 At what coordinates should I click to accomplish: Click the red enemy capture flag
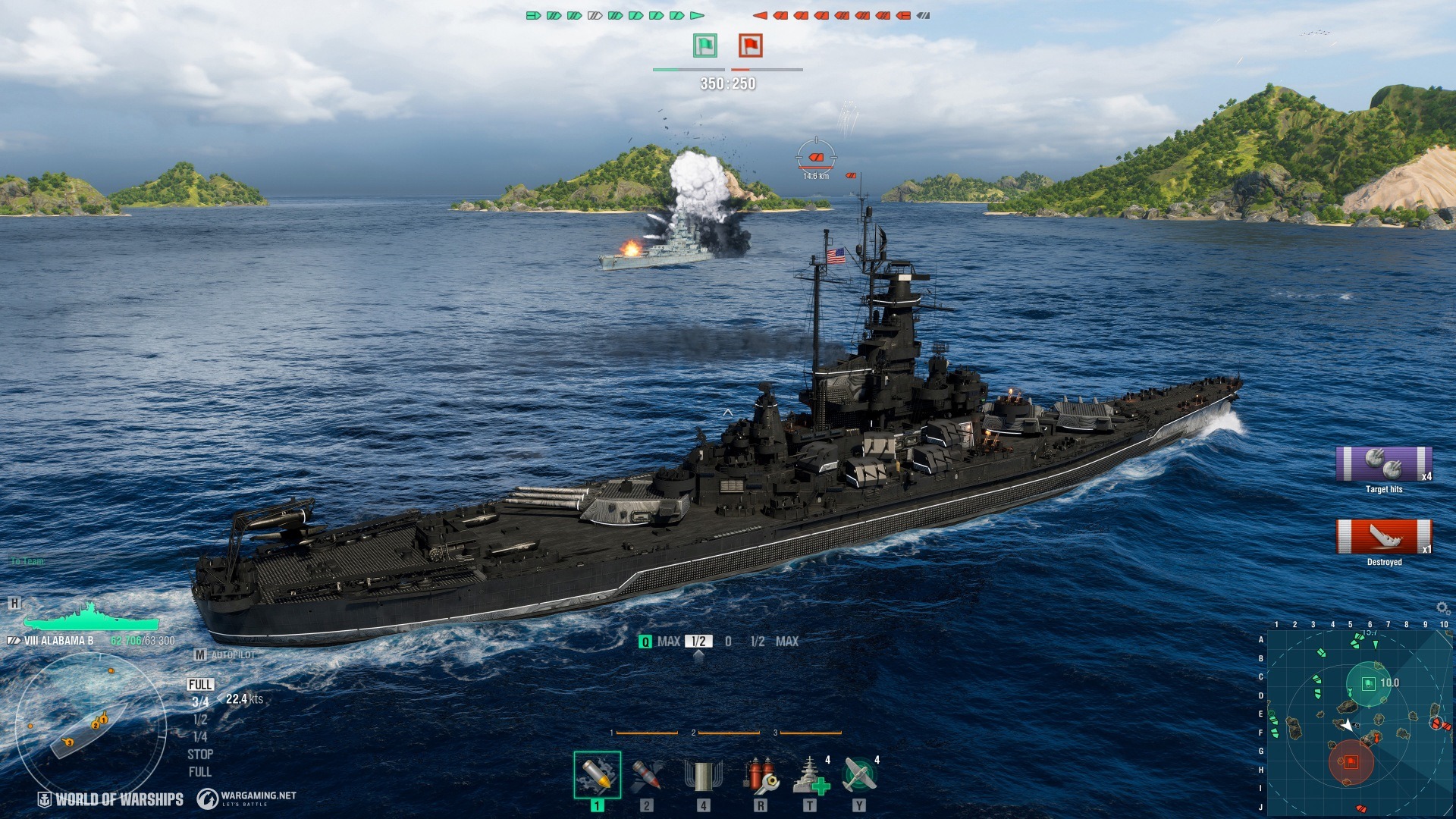point(751,45)
